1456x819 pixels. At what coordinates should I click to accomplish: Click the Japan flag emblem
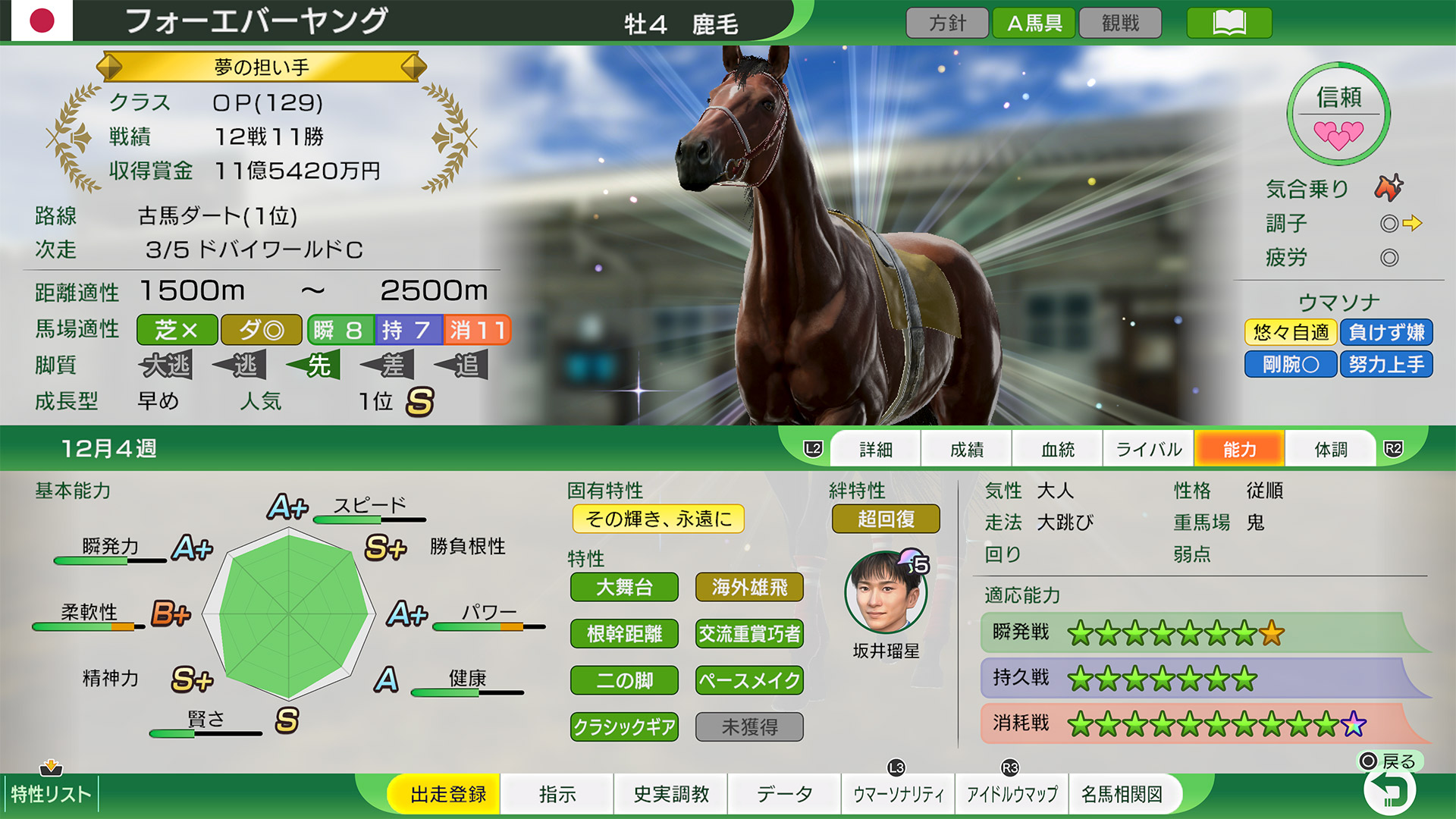43,20
